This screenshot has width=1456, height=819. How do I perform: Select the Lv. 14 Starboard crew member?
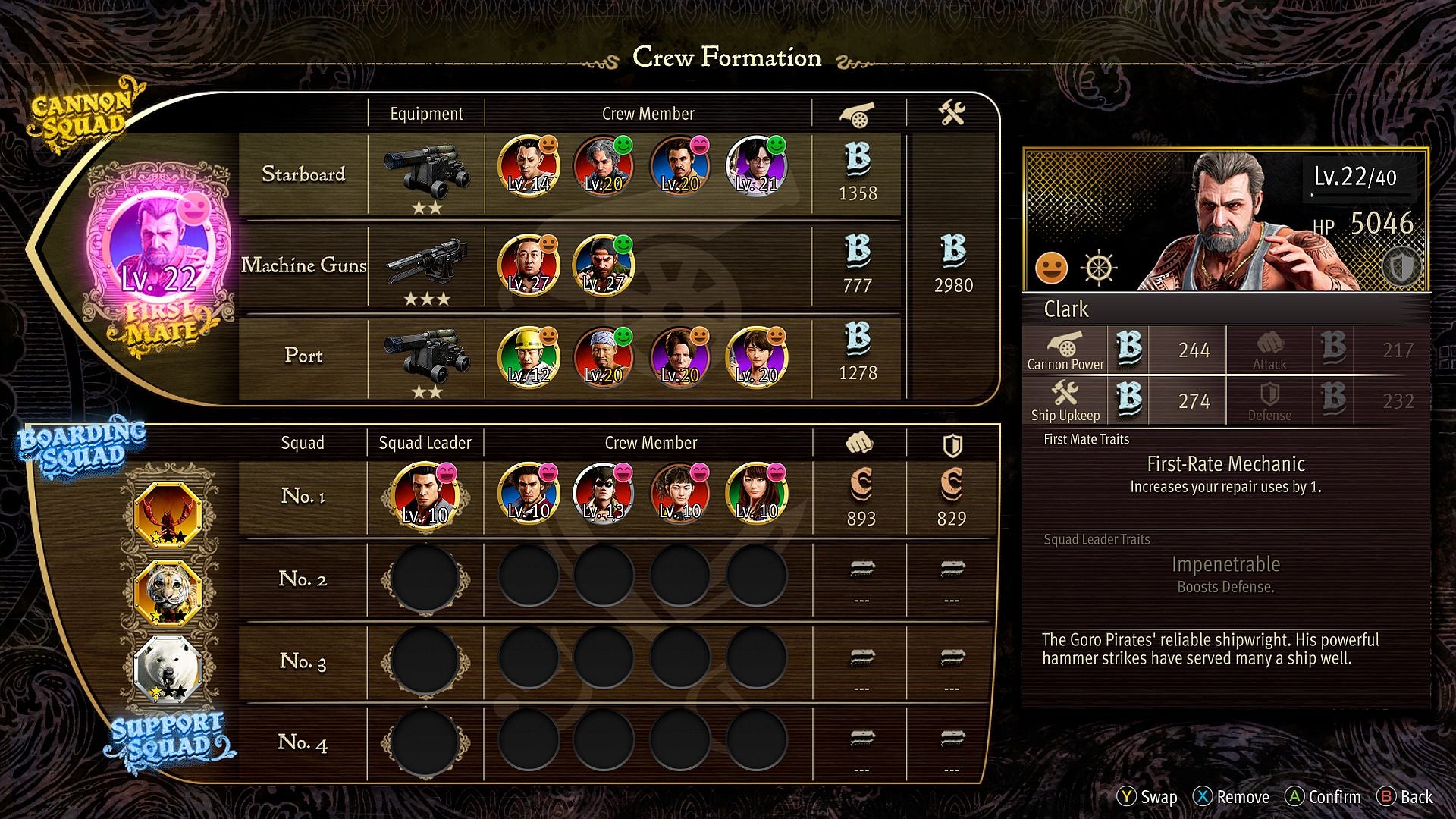pyautogui.click(x=529, y=165)
